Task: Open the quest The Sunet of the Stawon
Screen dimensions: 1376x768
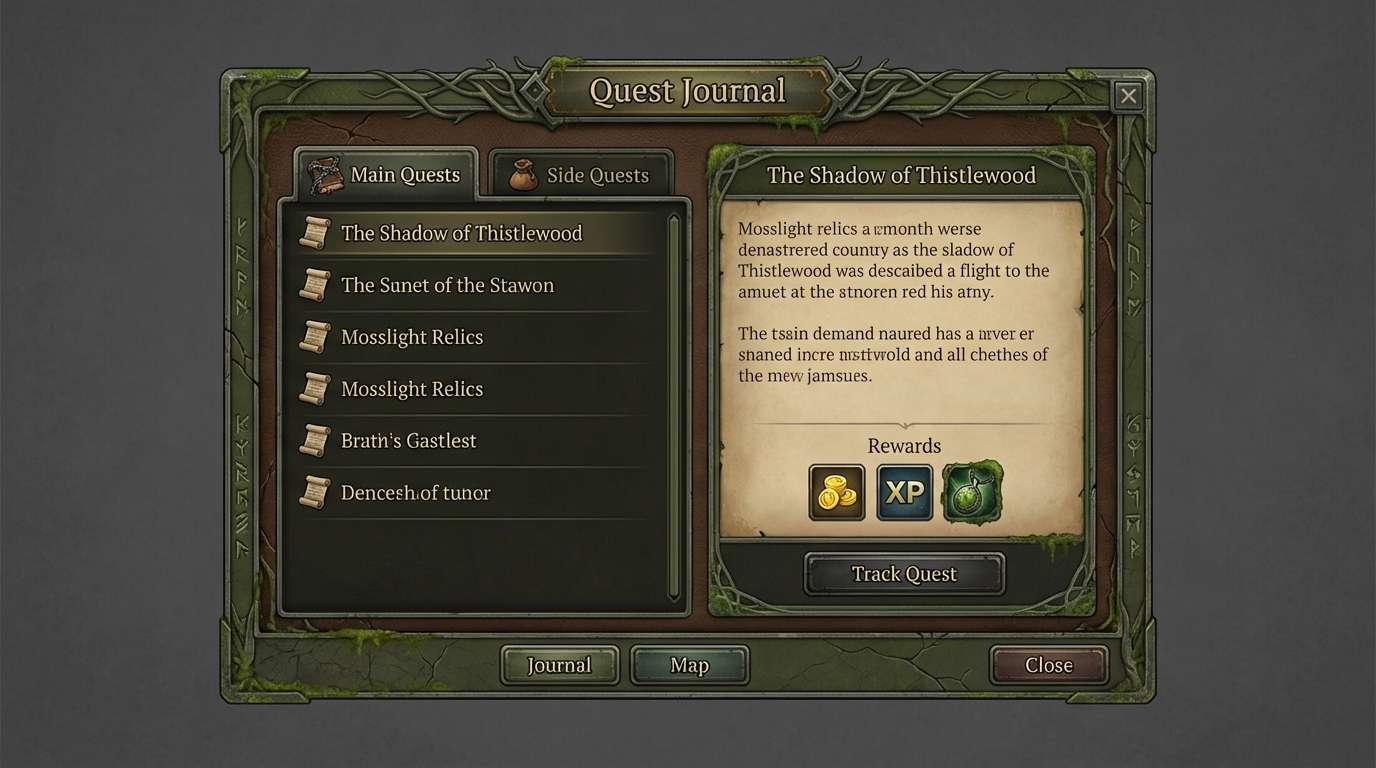Action: (447, 285)
